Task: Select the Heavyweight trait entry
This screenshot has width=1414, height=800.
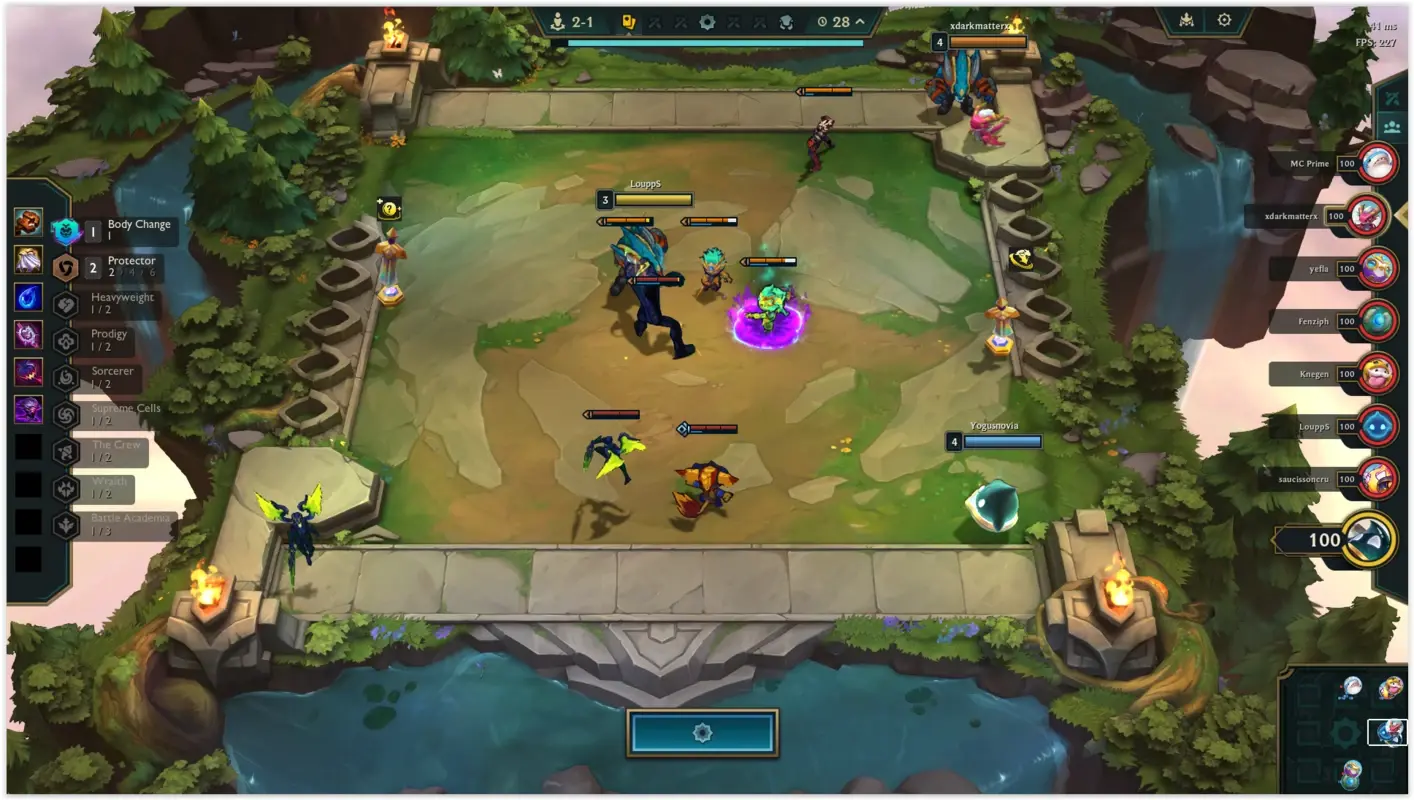Action: point(110,302)
